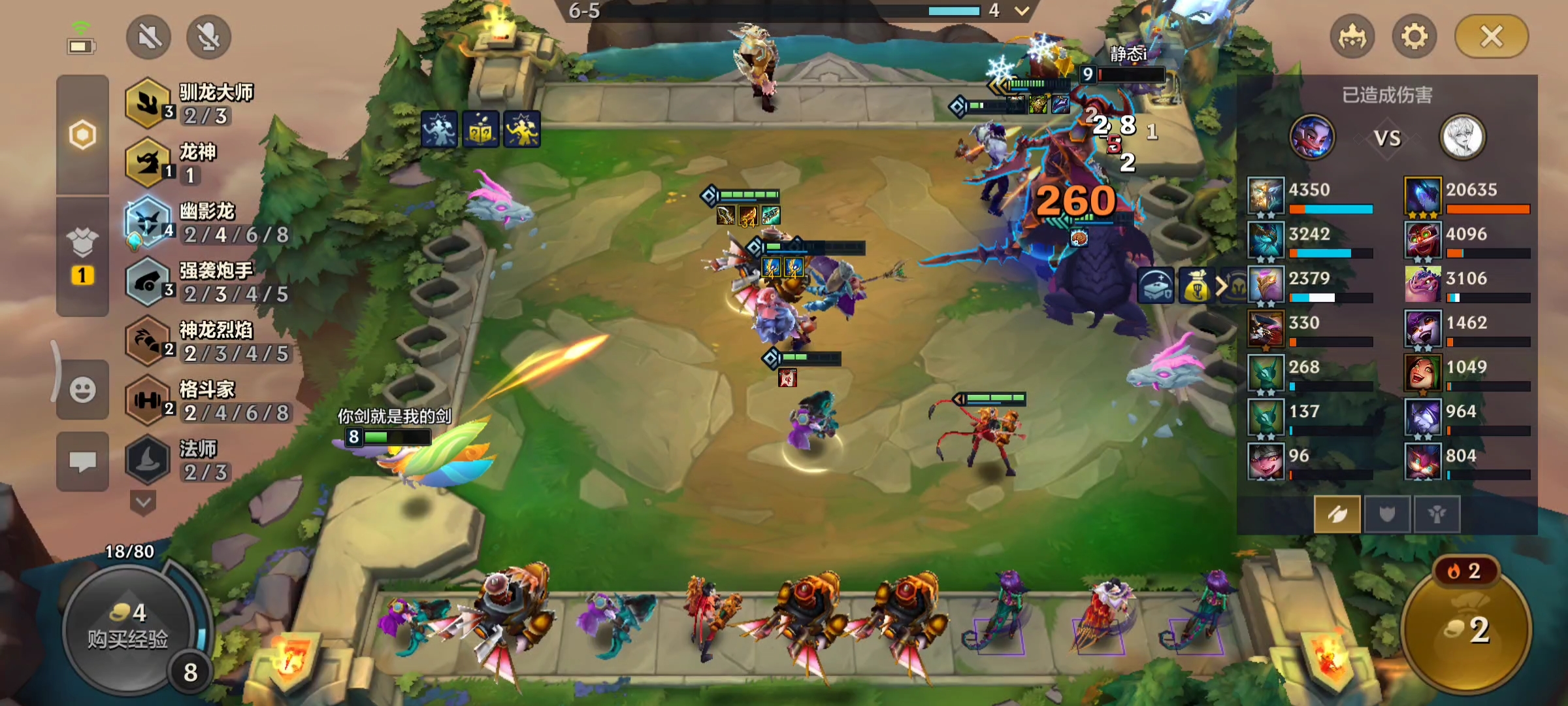This screenshot has width=1568, height=706.
Task: Buy experience with the 购买经验 button
Action: tap(128, 628)
